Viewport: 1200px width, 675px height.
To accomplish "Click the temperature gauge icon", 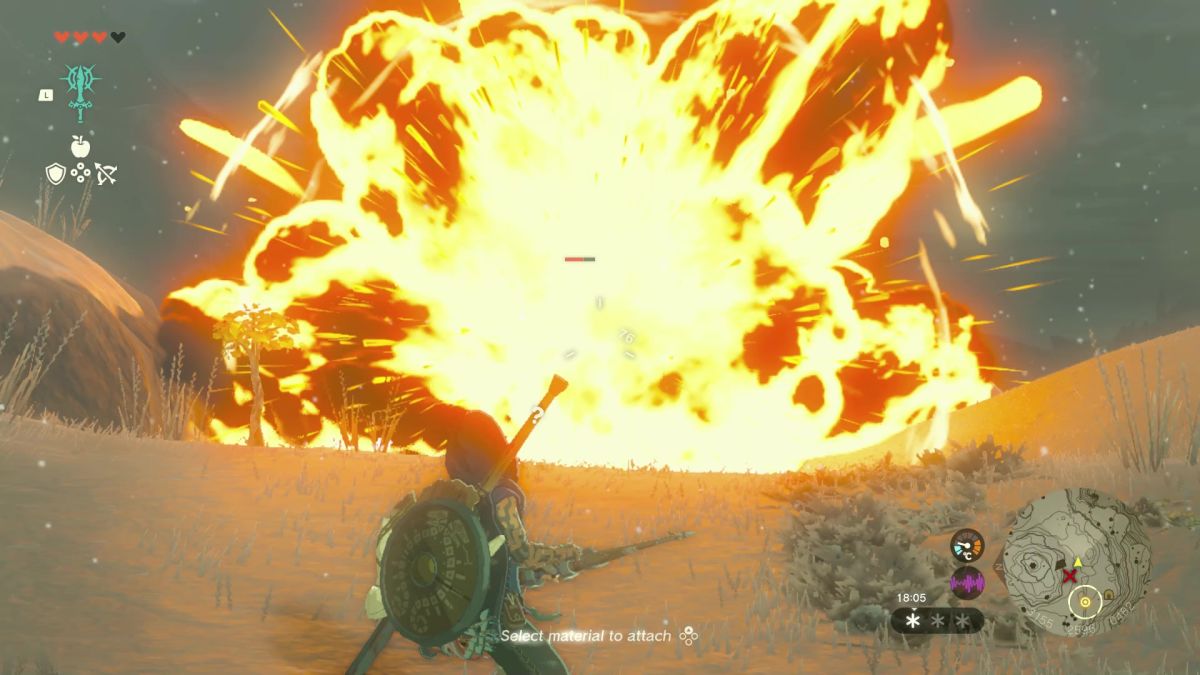I will coord(967,545).
